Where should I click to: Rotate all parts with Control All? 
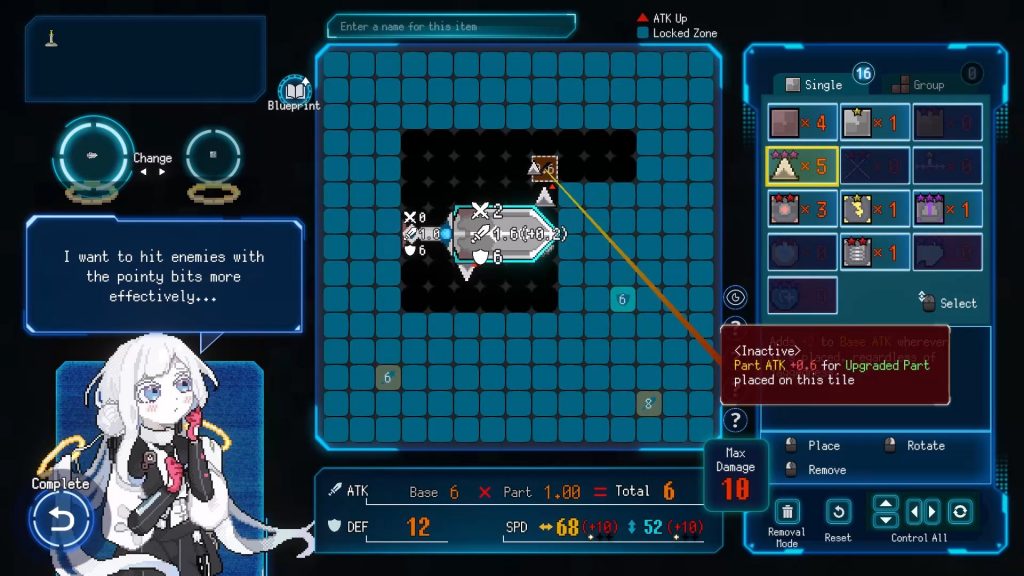(960, 512)
